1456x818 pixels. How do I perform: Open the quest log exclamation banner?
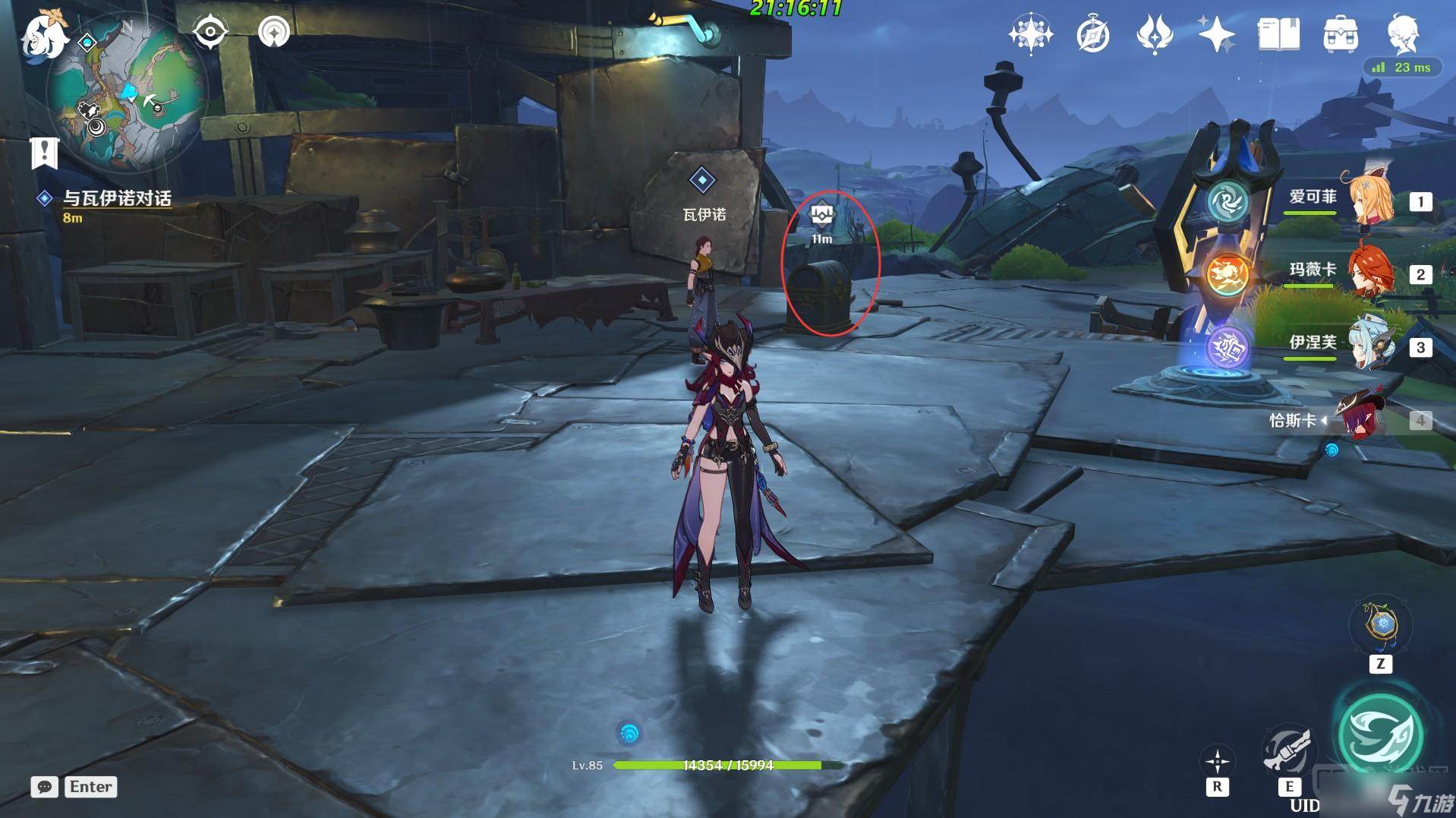[x=44, y=153]
